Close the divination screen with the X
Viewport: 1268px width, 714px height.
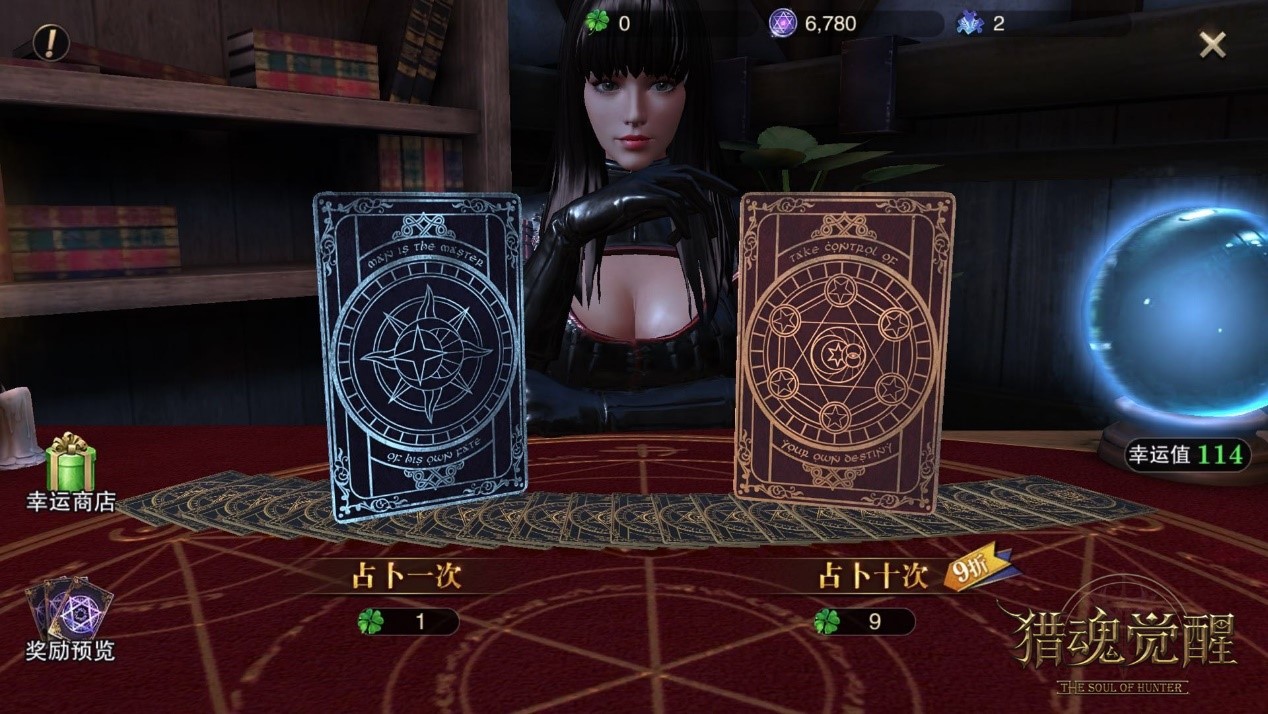click(1212, 44)
